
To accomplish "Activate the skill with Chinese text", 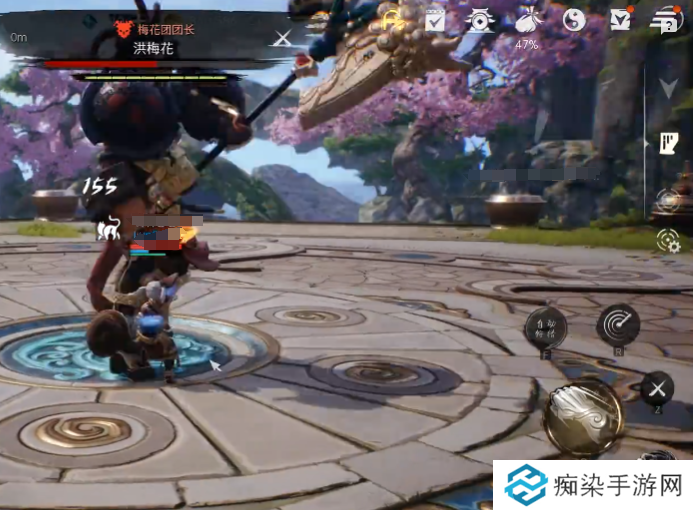I will pyautogui.click(x=546, y=327).
